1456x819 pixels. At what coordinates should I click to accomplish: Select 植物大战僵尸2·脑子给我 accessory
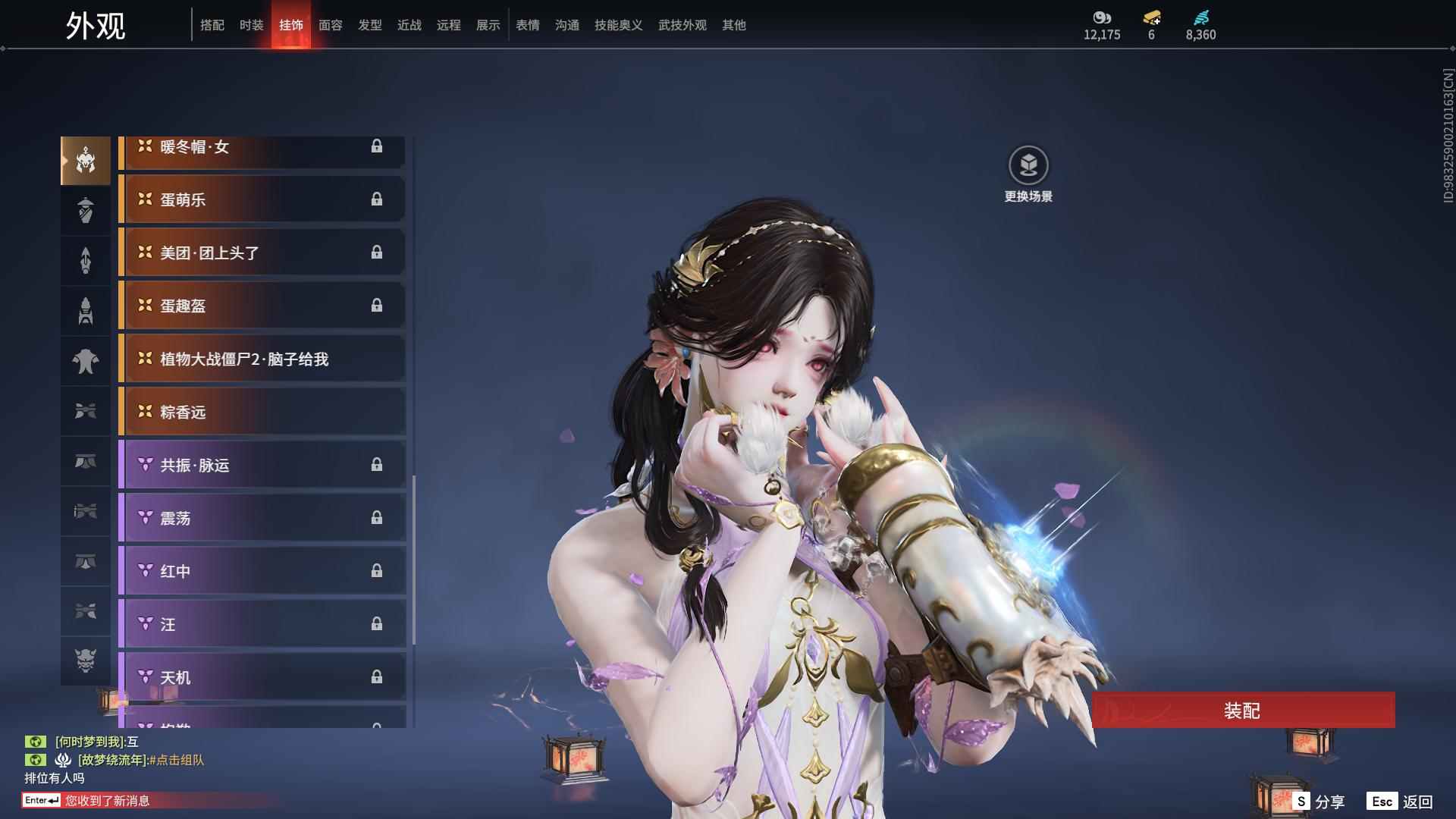pyautogui.click(x=262, y=359)
